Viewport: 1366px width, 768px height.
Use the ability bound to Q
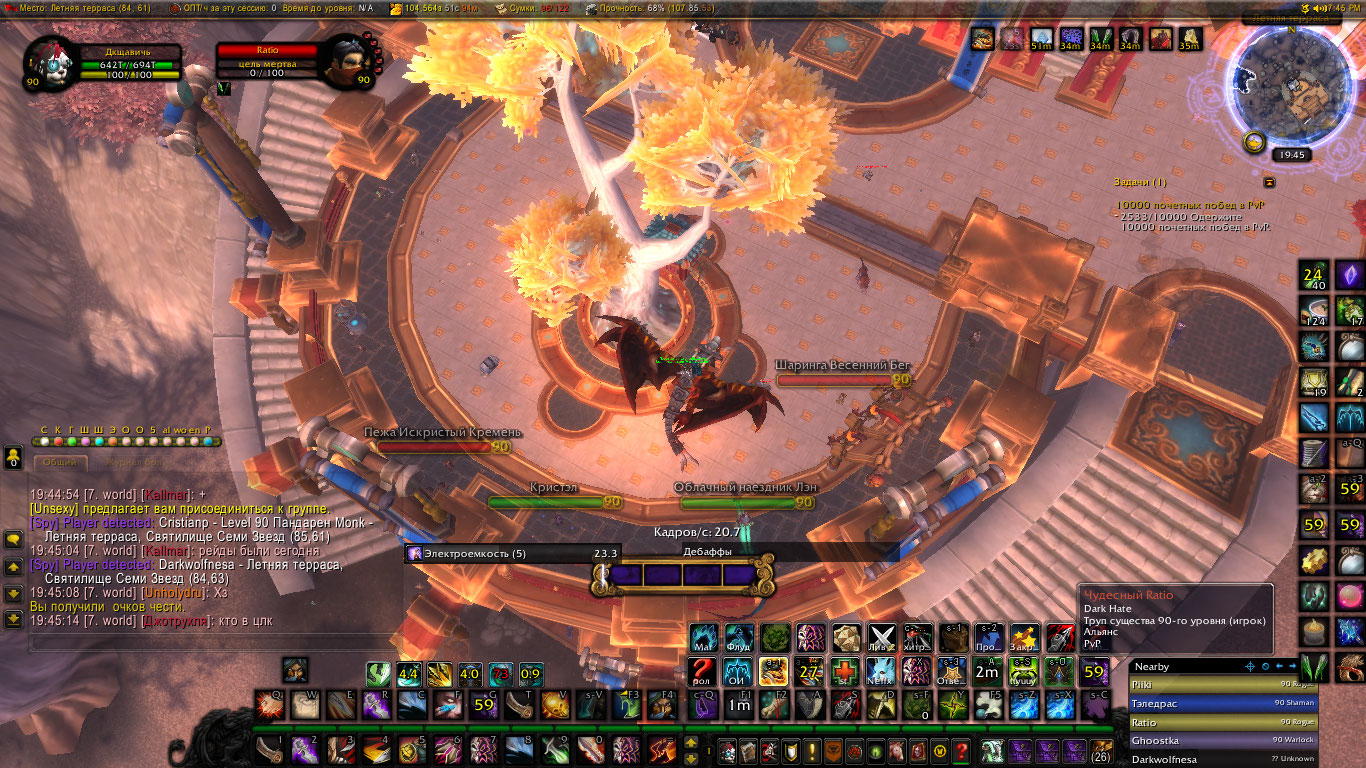(x=270, y=705)
